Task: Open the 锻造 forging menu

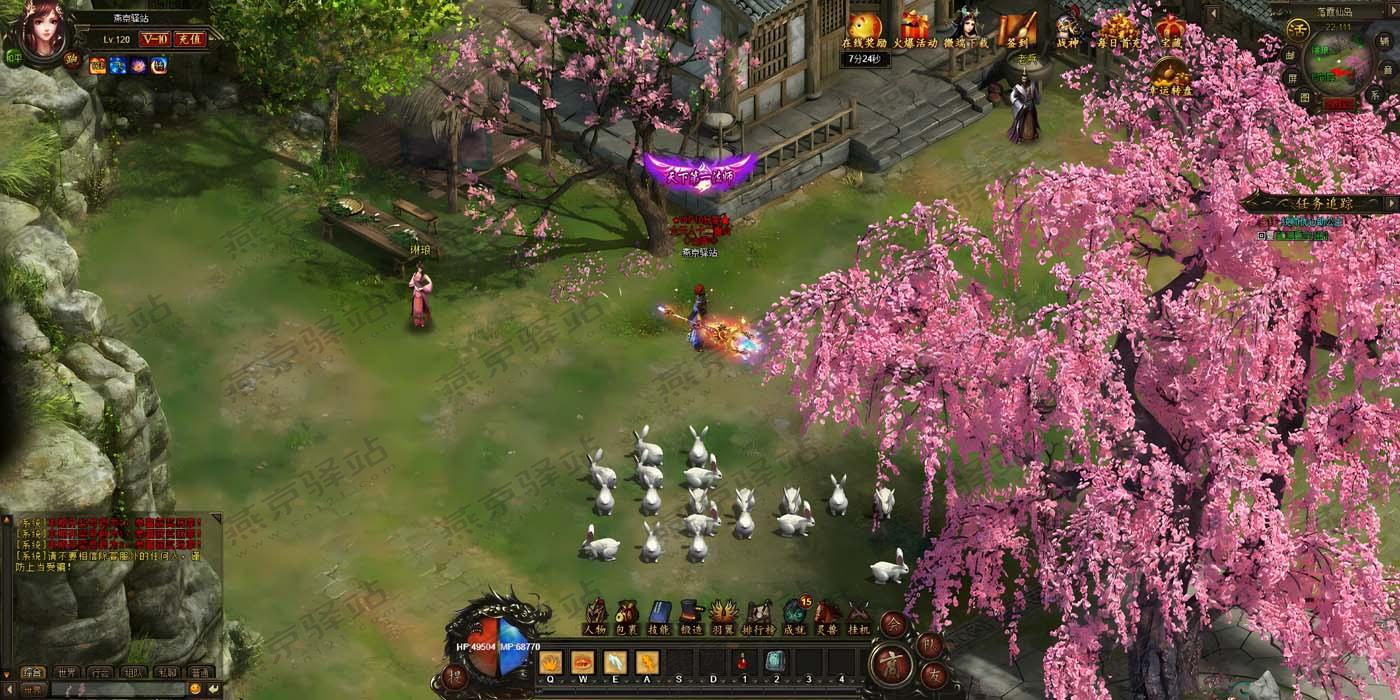Action: (691, 613)
